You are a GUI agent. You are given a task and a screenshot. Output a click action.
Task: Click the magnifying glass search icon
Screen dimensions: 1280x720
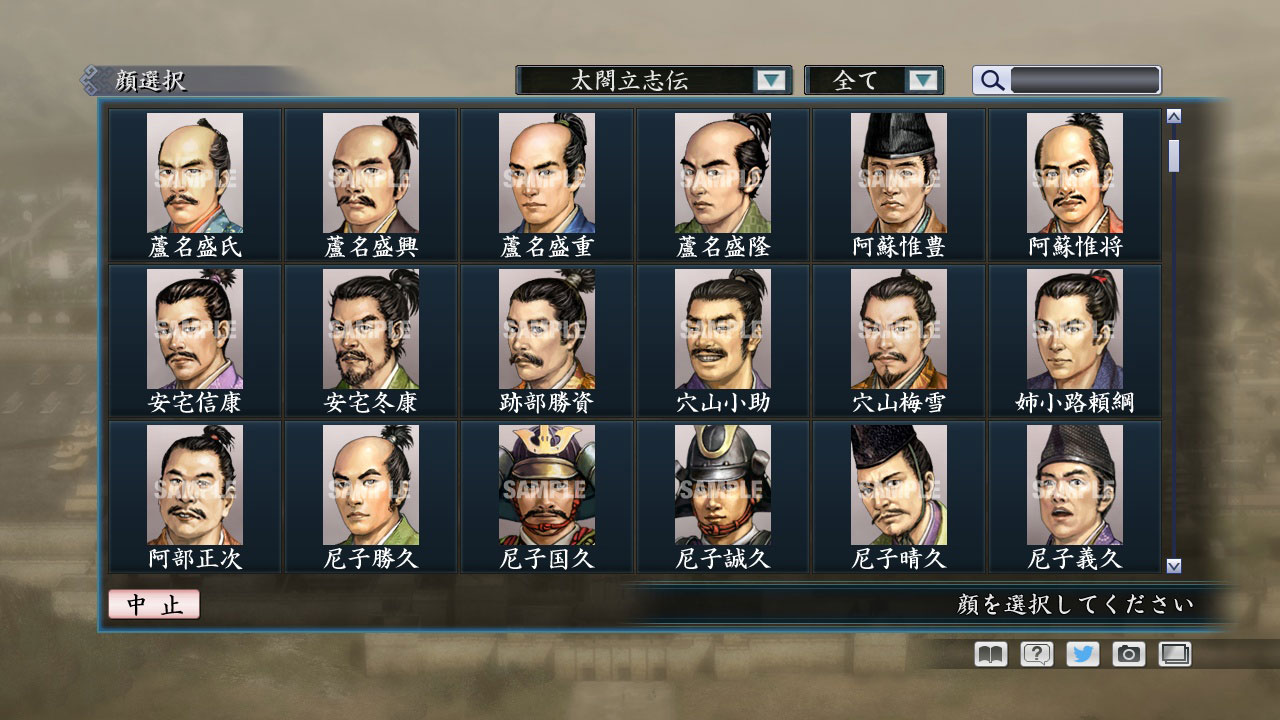click(990, 80)
